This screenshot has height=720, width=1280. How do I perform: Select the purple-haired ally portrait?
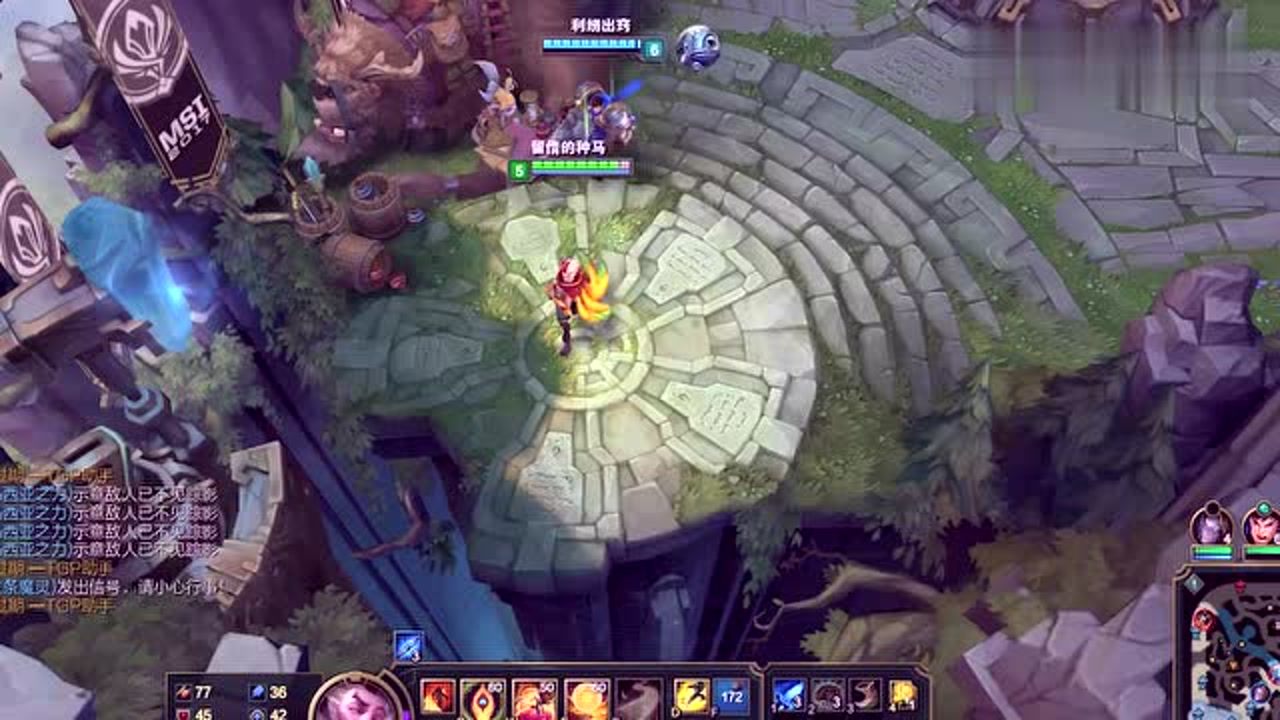pos(1211,526)
